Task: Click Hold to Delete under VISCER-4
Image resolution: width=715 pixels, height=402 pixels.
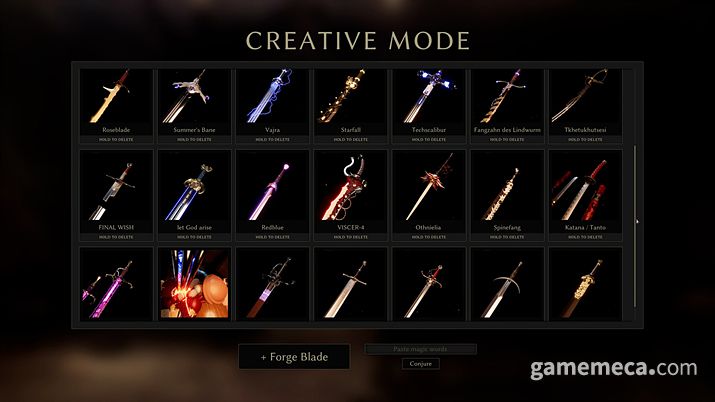Action: (351, 237)
